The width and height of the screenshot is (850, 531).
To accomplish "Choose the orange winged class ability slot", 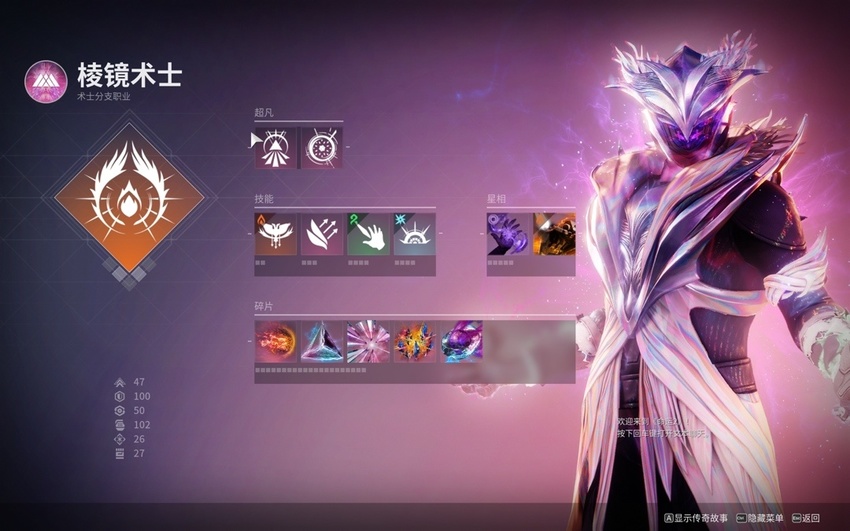I will click(275, 234).
